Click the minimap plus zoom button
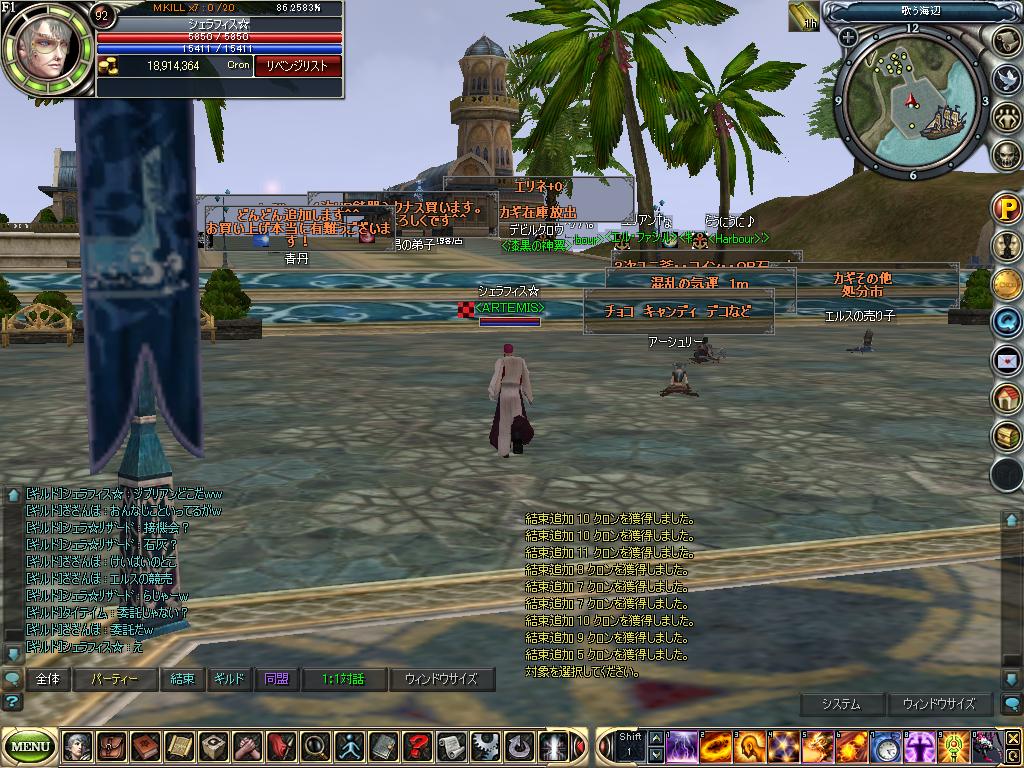 pos(848,38)
